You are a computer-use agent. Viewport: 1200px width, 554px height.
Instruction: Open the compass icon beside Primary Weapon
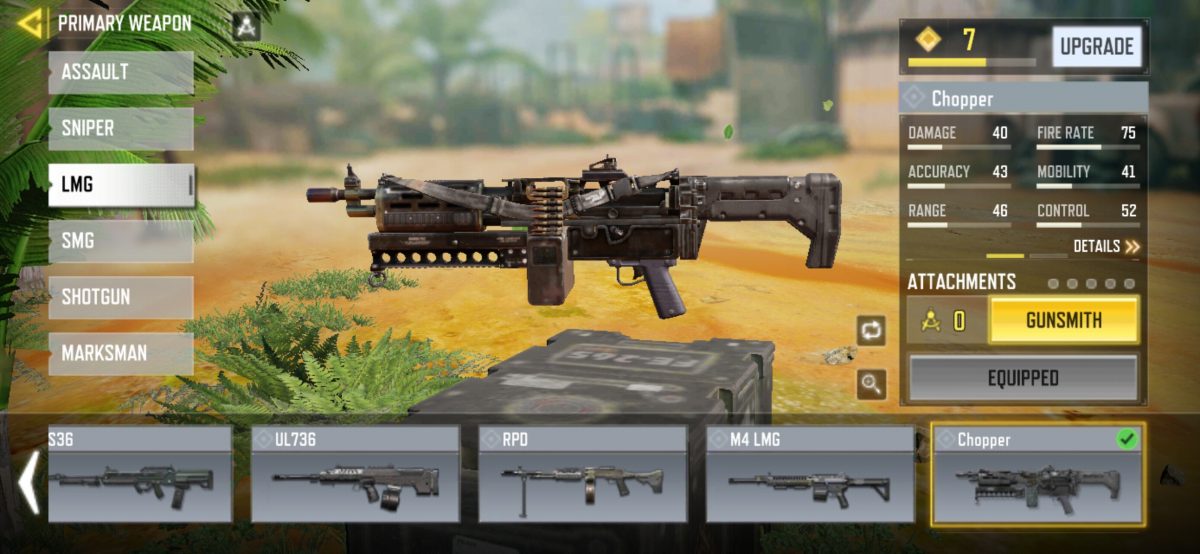245,26
